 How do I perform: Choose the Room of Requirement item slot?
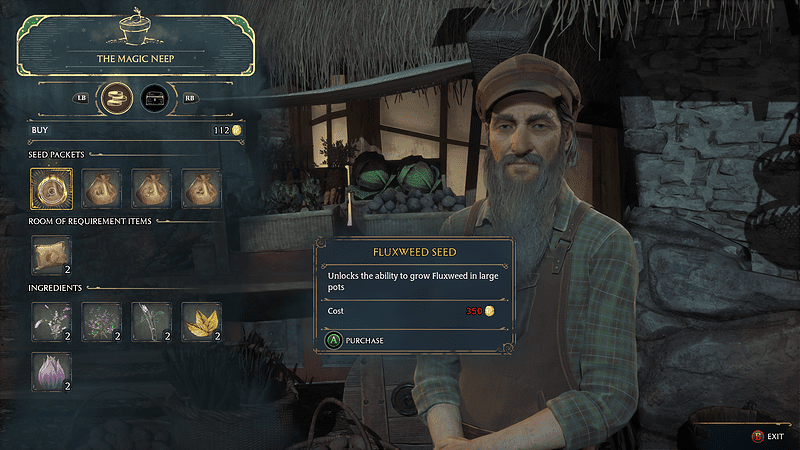pos(51,255)
